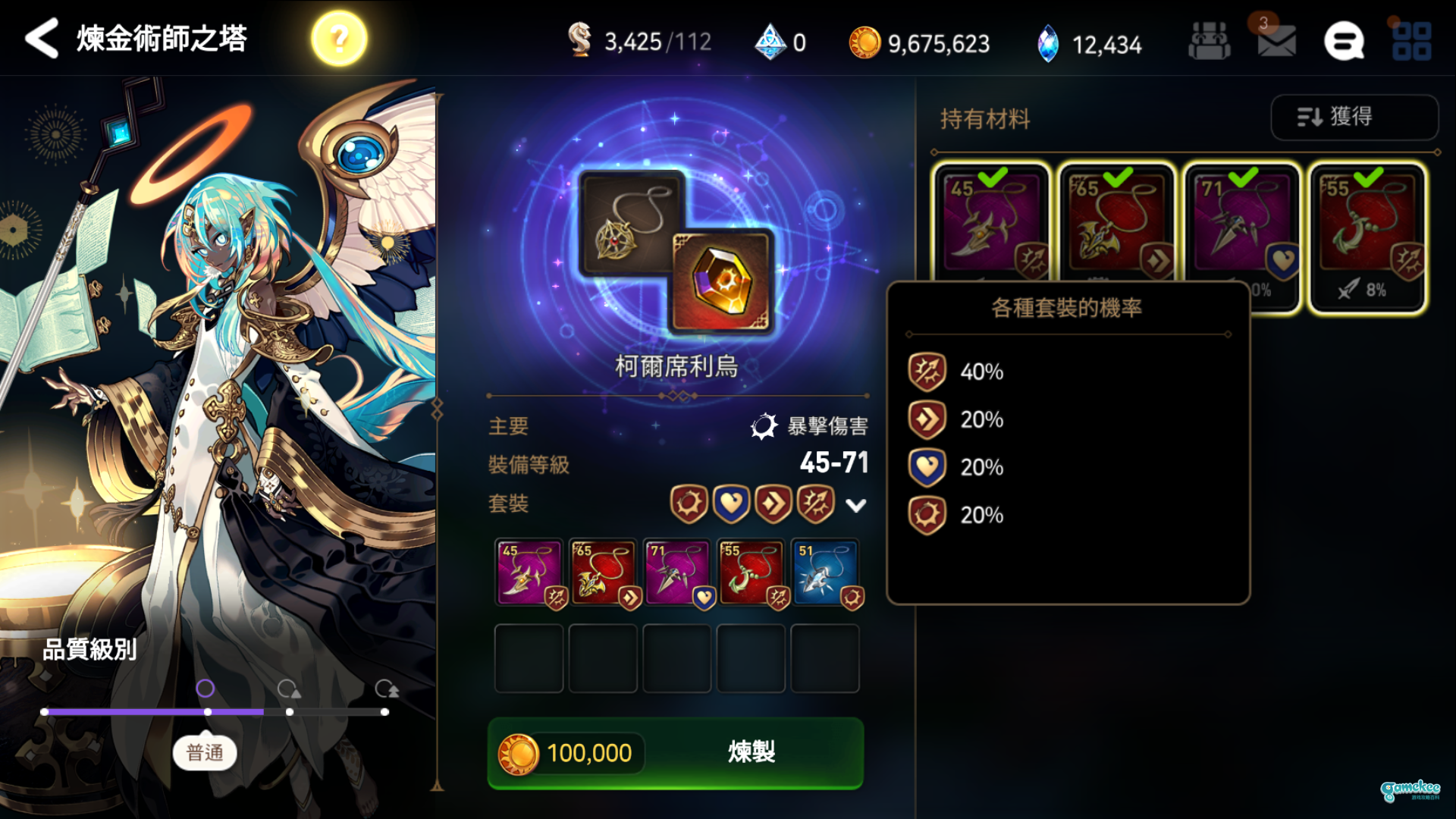The width and height of the screenshot is (1456, 819).
Task: Open the help question mark icon
Action: pos(339,37)
